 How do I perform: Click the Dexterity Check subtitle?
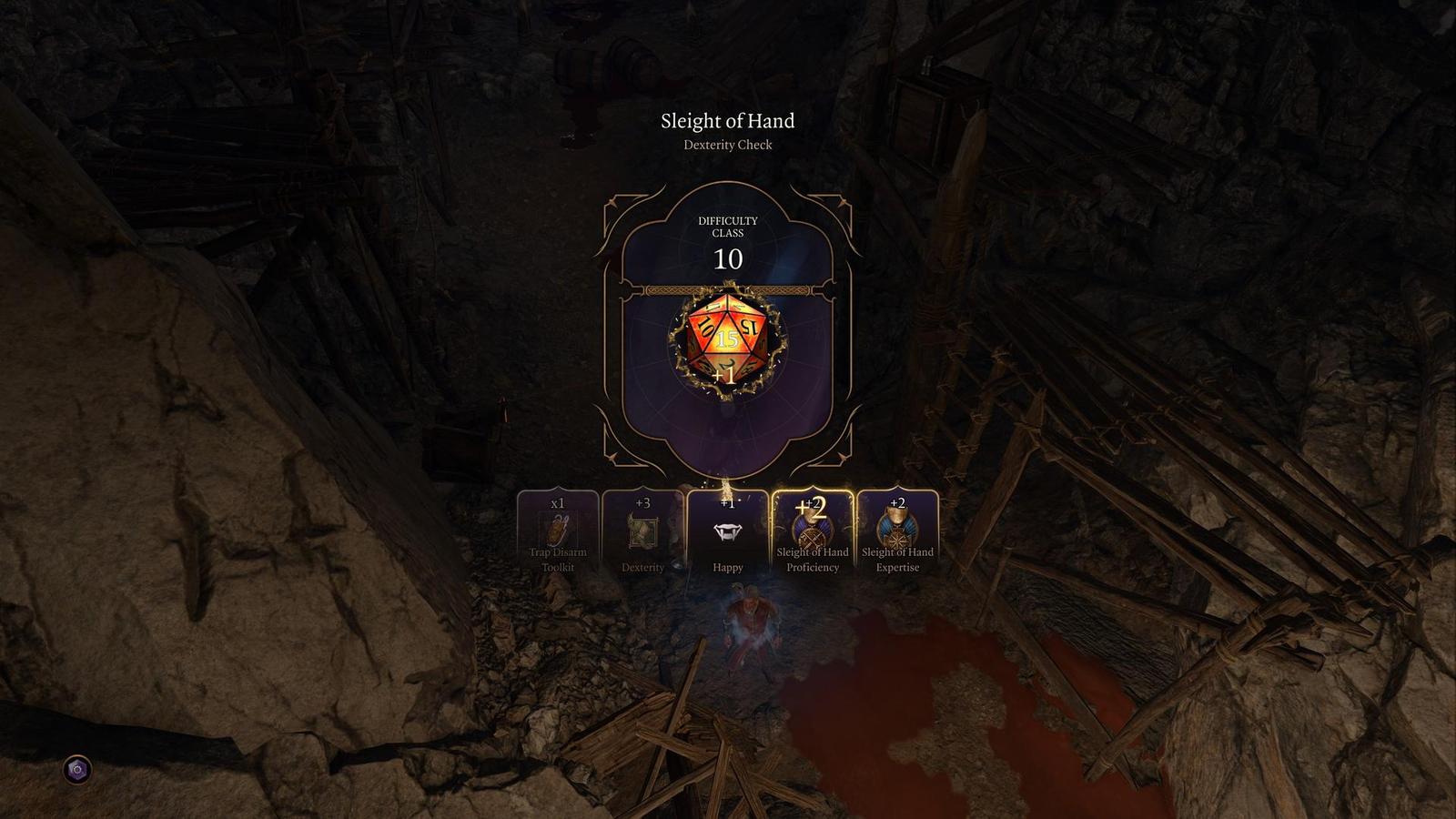click(727, 145)
